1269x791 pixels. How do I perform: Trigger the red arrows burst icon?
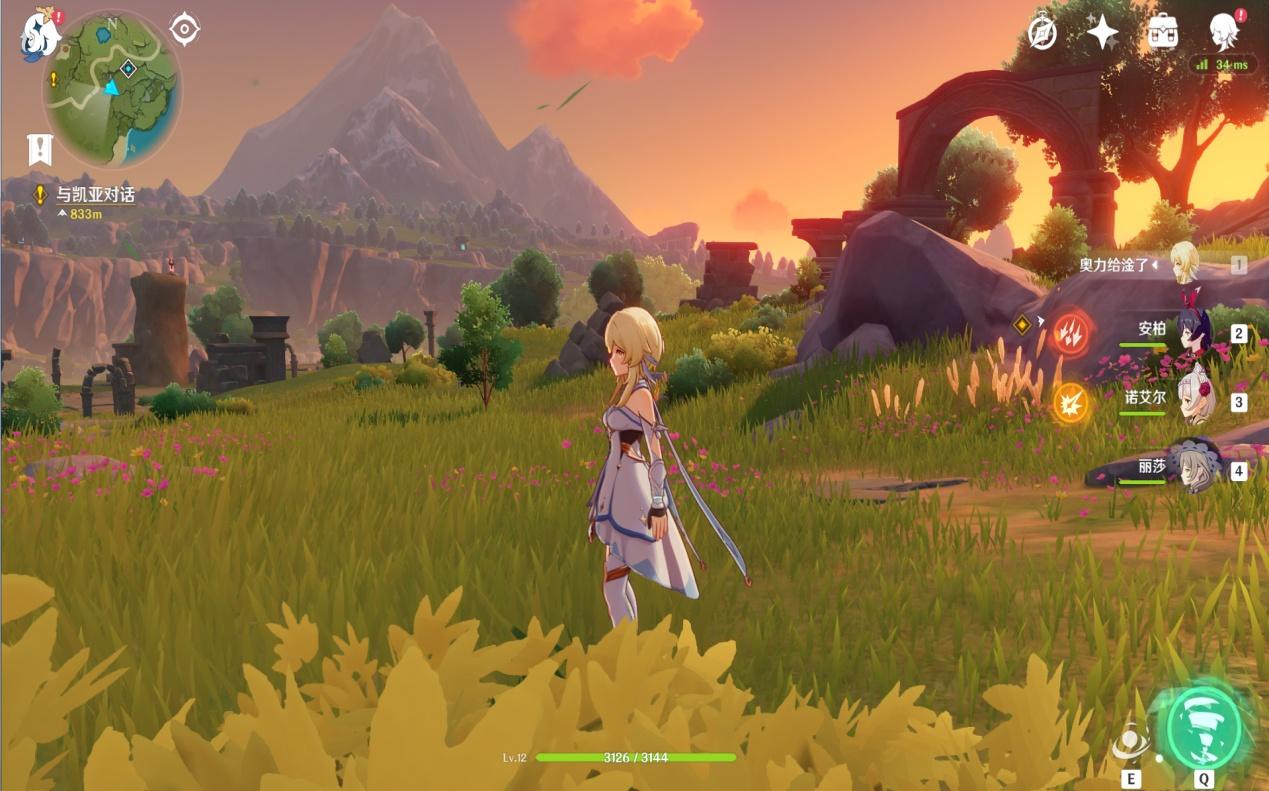pyautogui.click(x=1071, y=333)
